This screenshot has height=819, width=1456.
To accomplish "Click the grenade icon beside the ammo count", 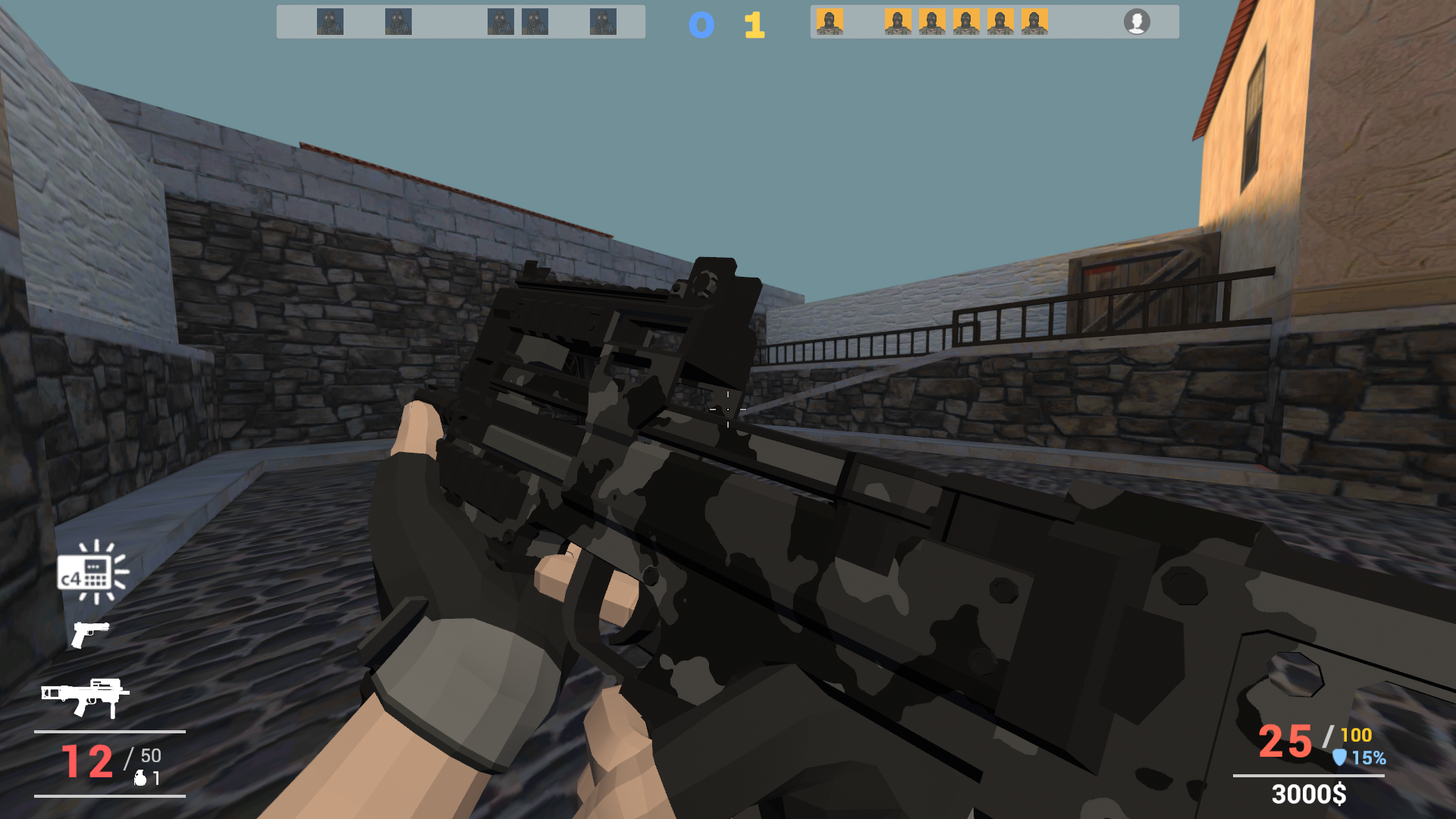I will [x=139, y=777].
